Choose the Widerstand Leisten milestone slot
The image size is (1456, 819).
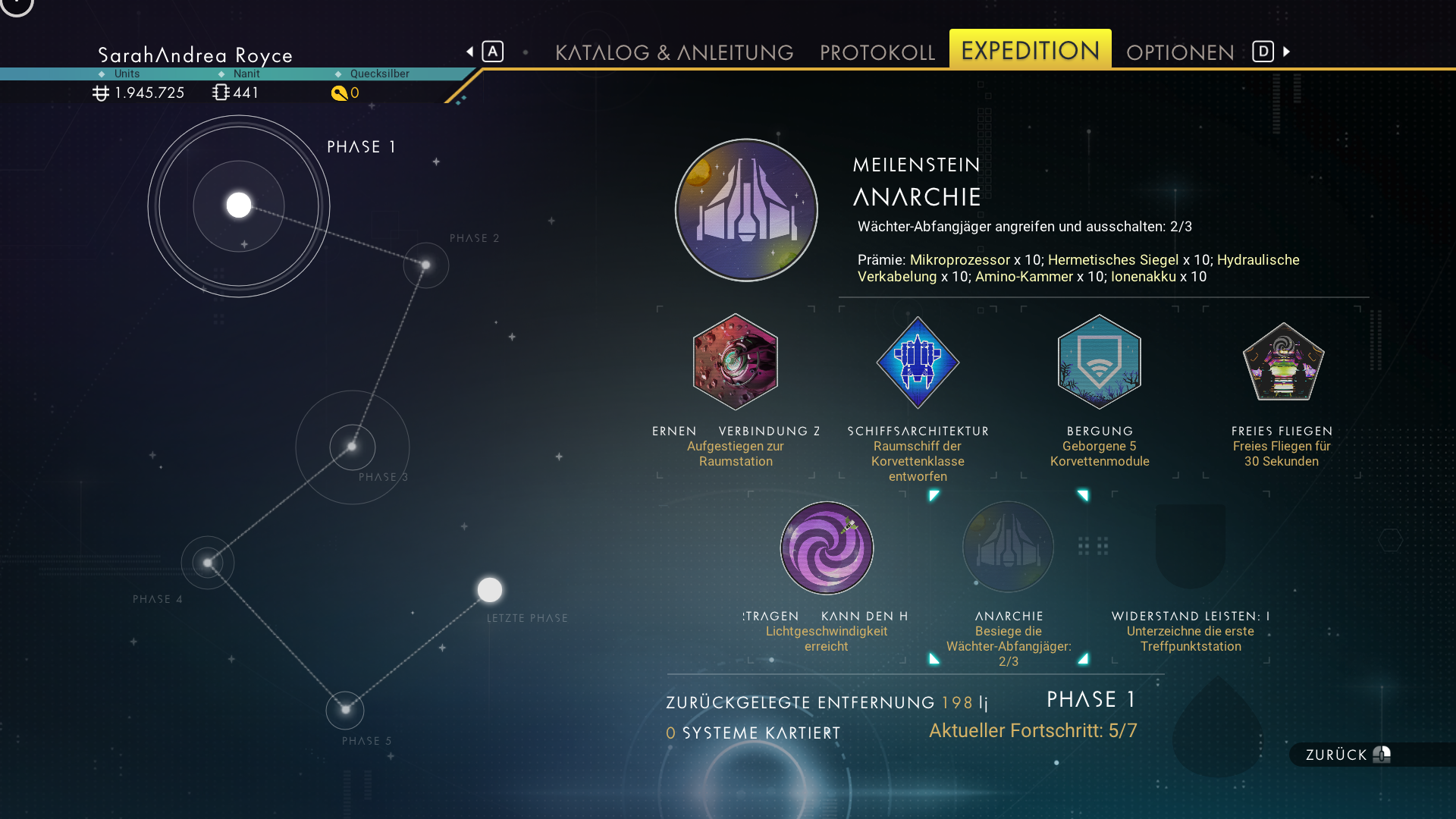[1191, 548]
